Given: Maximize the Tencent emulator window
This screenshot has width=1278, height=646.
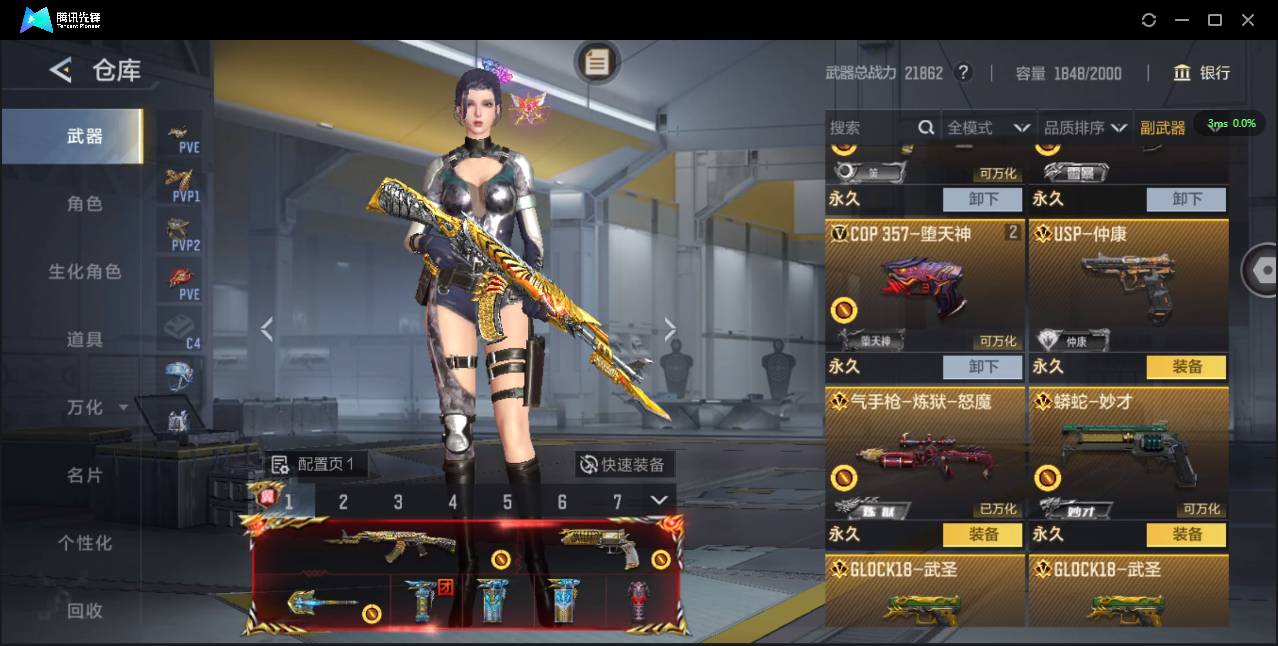Looking at the screenshot, I should [x=1215, y=20].
